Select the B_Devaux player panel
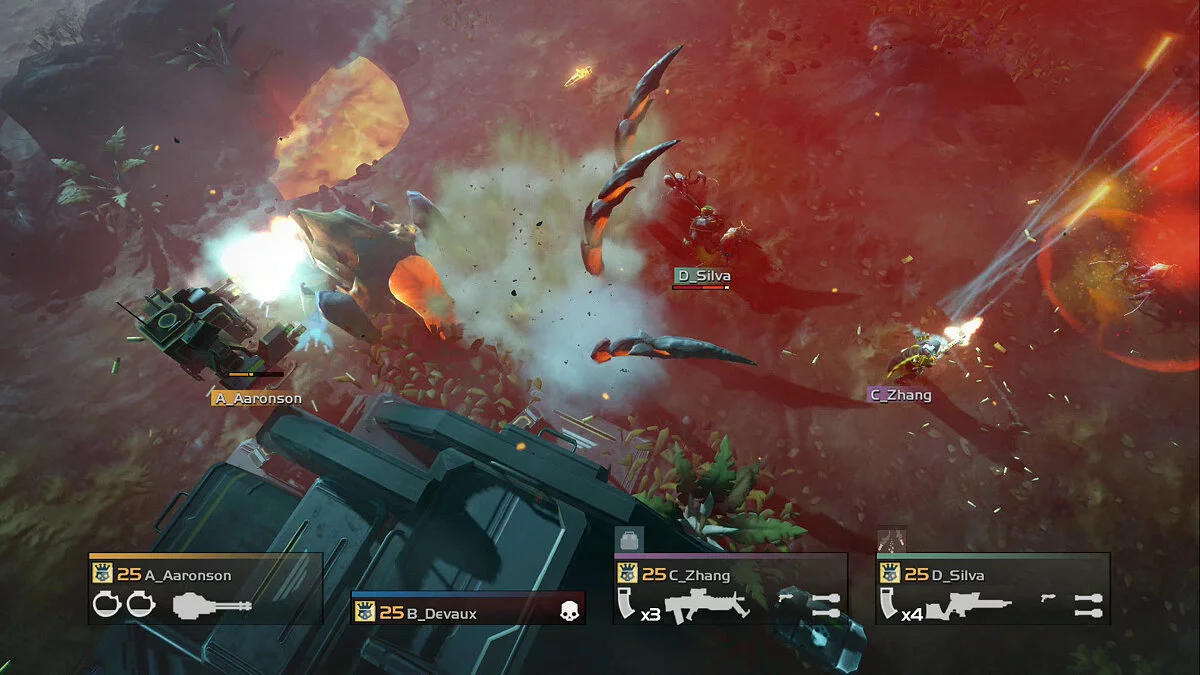 [467, 611]
